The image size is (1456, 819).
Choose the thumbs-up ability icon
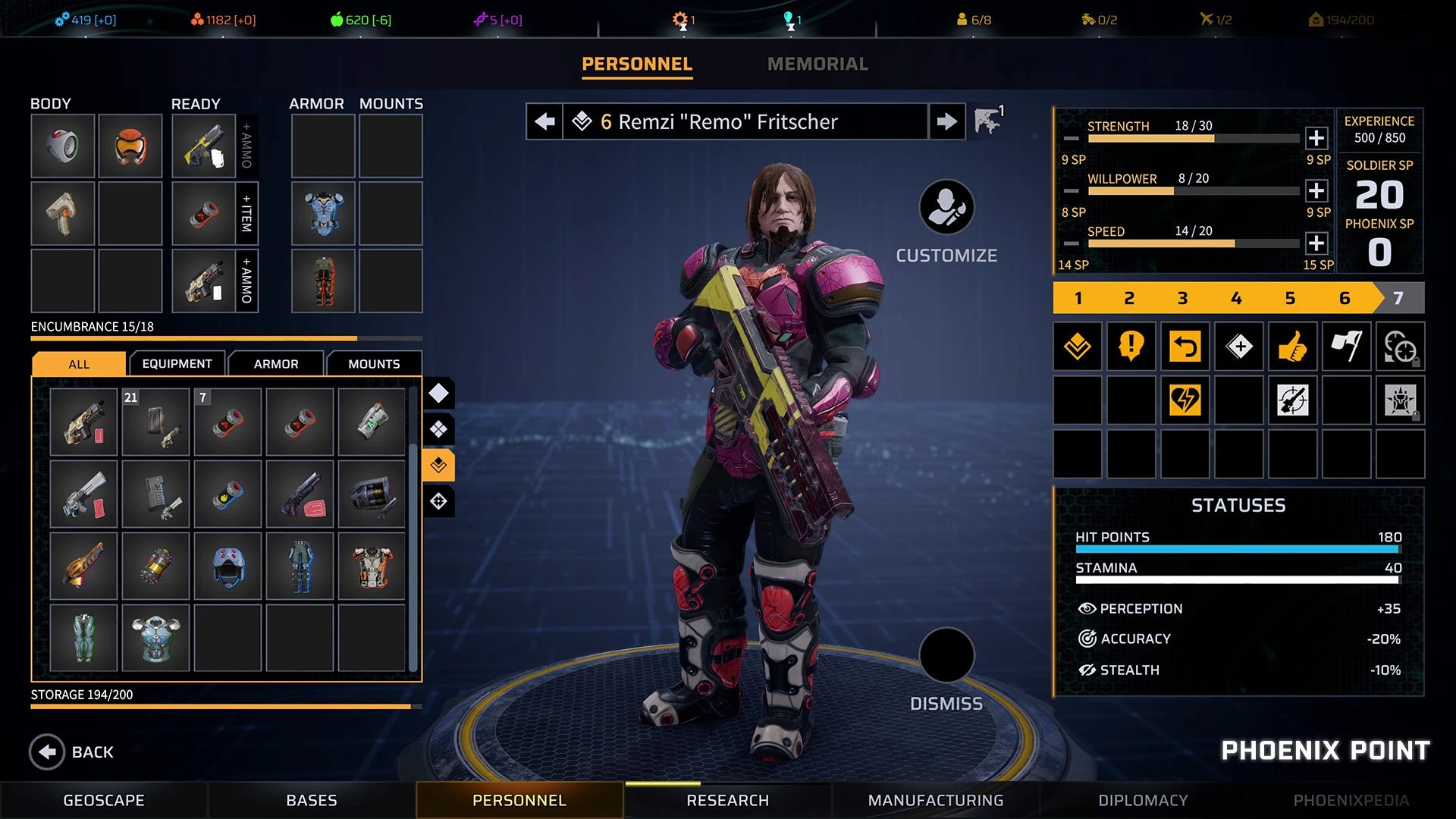(1292, 347)
